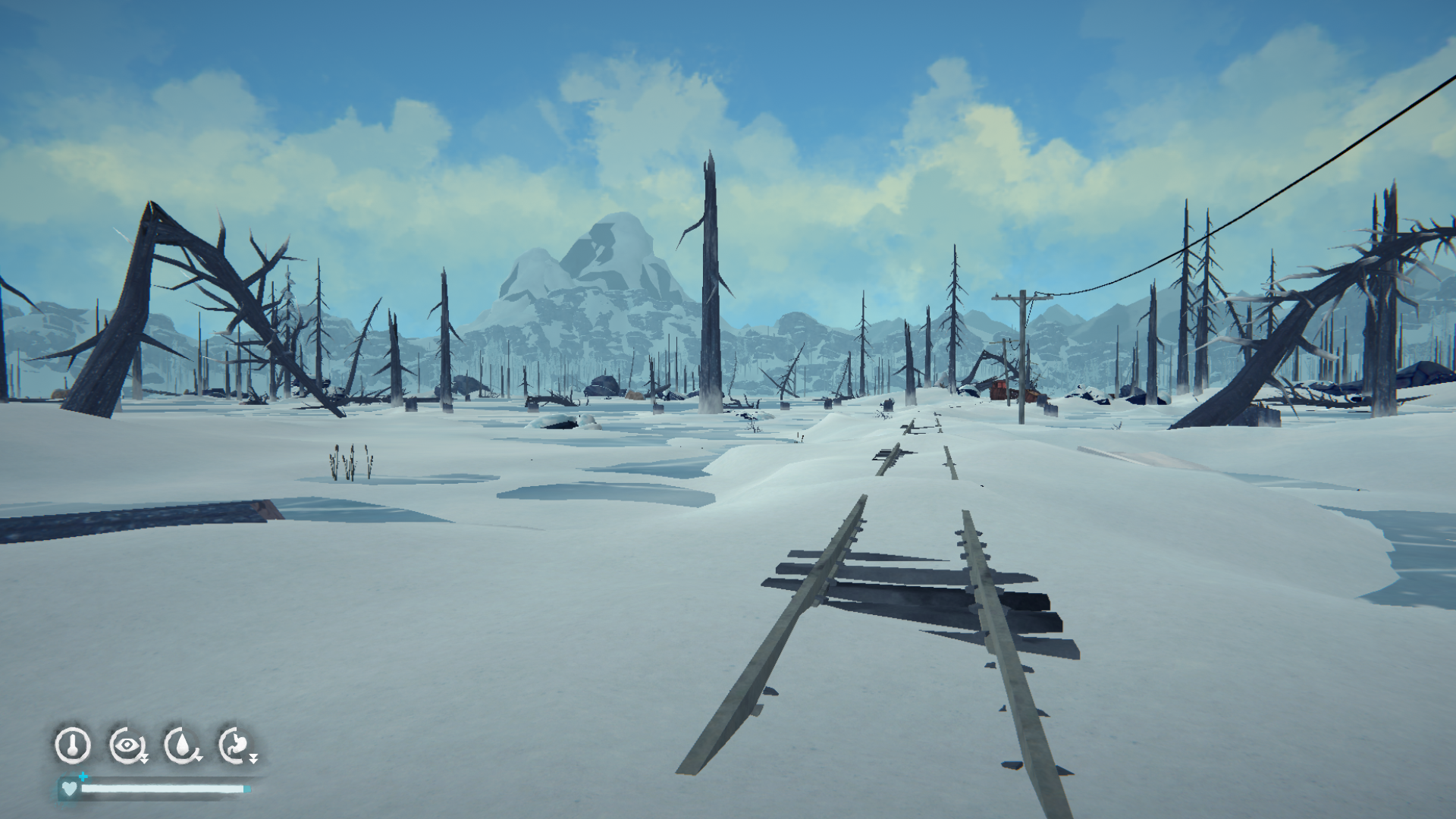Check the water drop thirst icon
Viewport: 1456px width, 819px height.
182,745
